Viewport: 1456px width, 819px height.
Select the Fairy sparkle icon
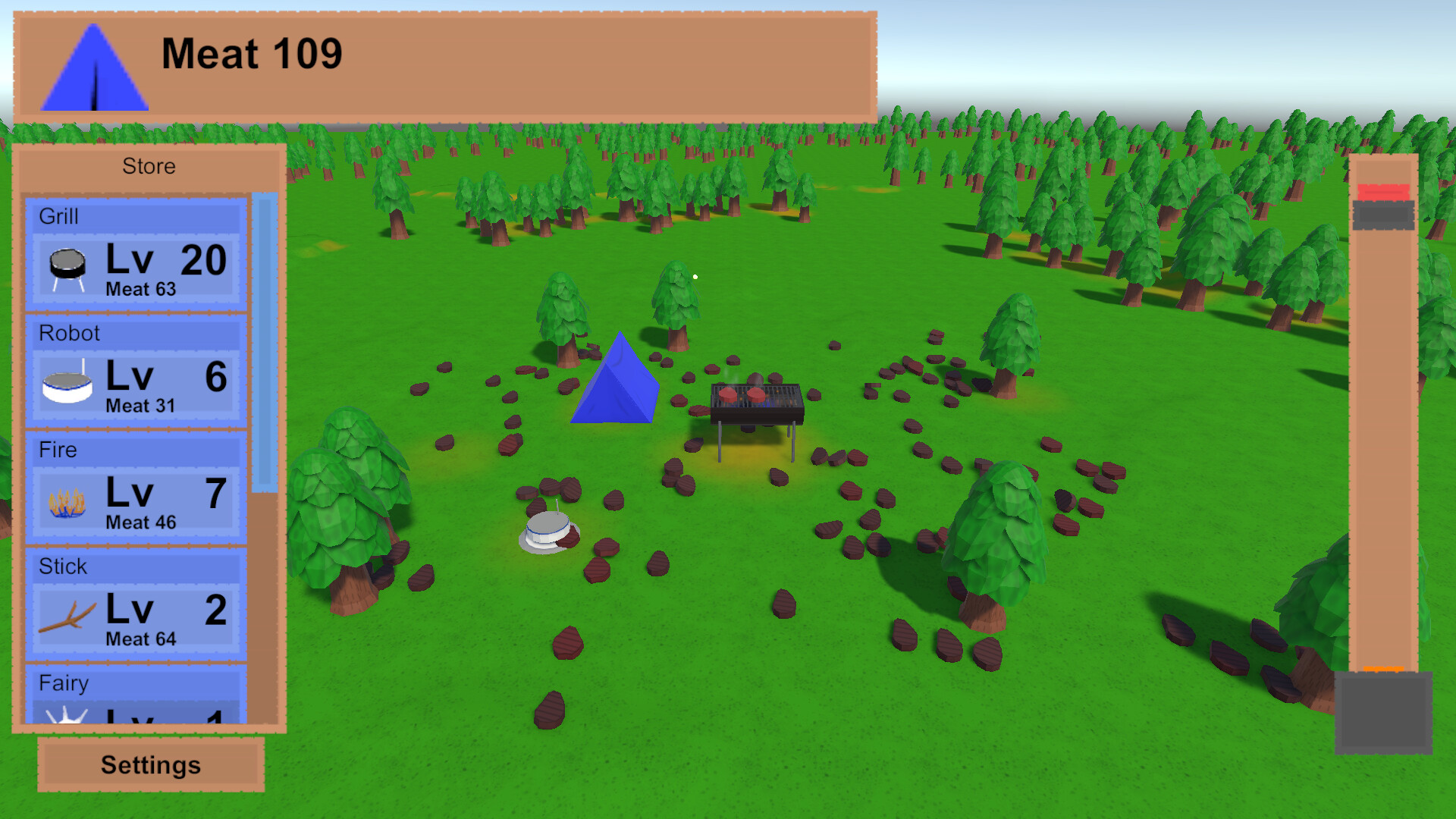[67, 717]
